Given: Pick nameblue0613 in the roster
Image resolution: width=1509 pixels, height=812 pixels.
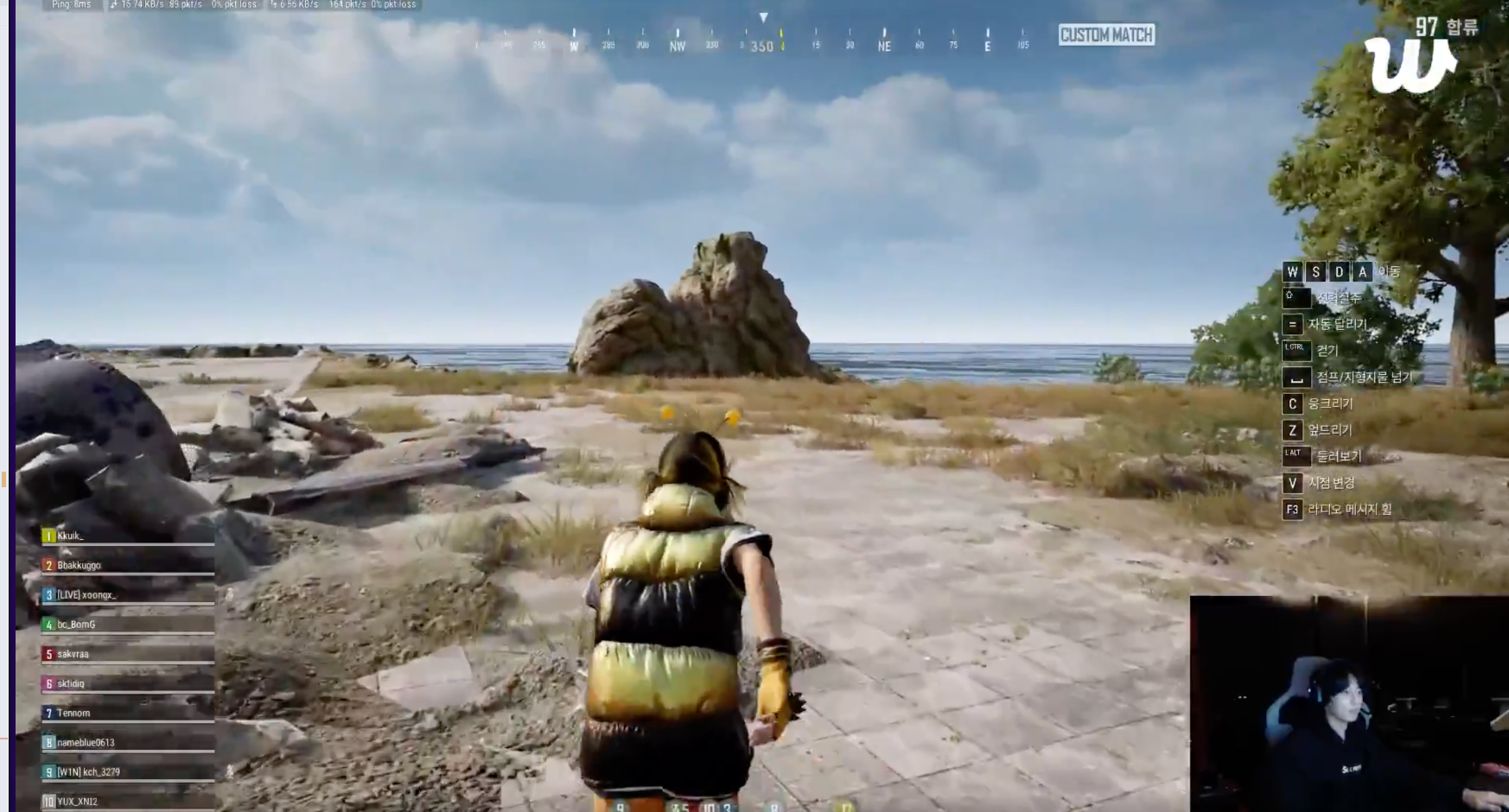Looking at the screenshot, I should [126, 742].
